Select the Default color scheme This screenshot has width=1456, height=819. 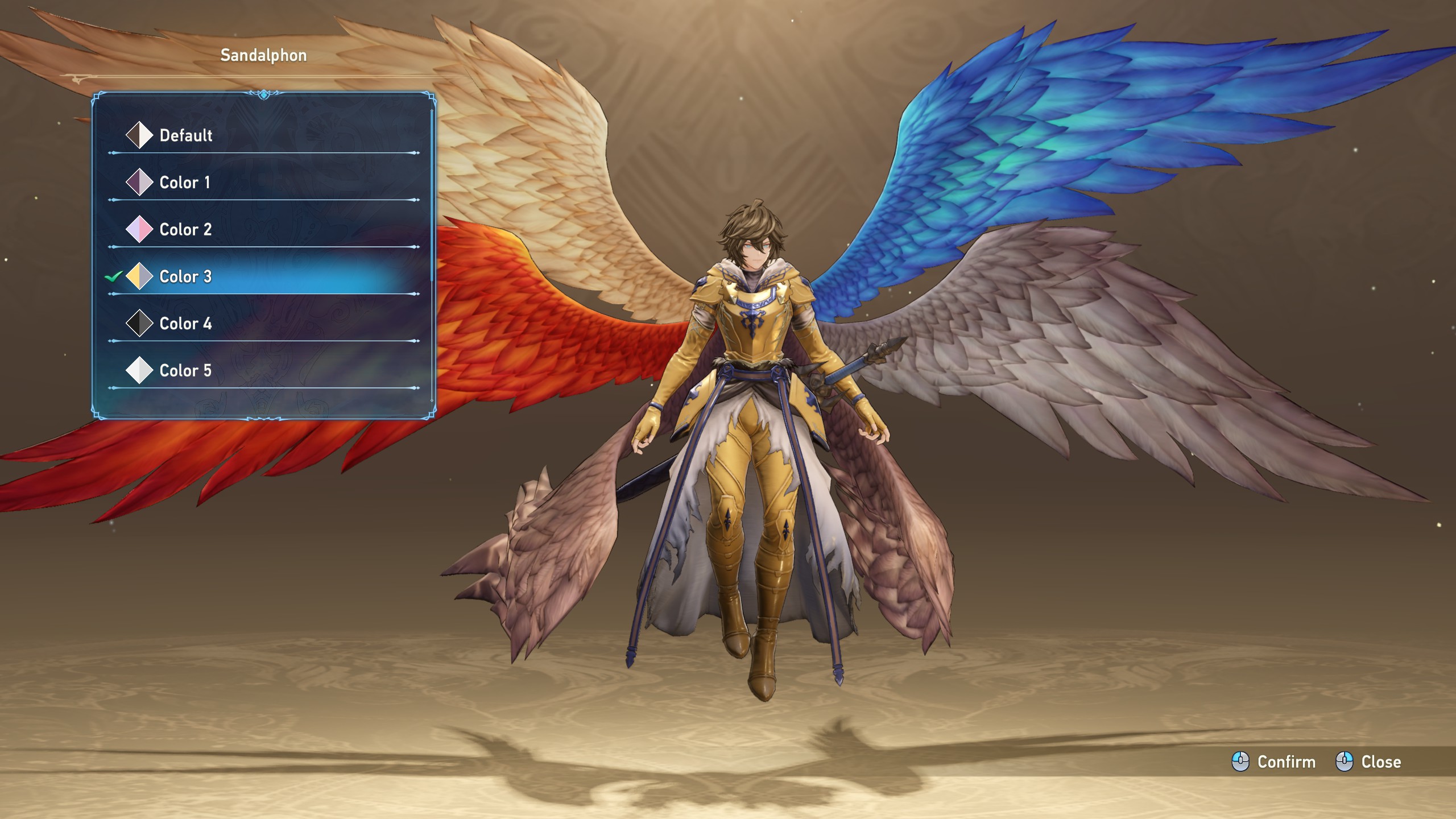(185, 135)
